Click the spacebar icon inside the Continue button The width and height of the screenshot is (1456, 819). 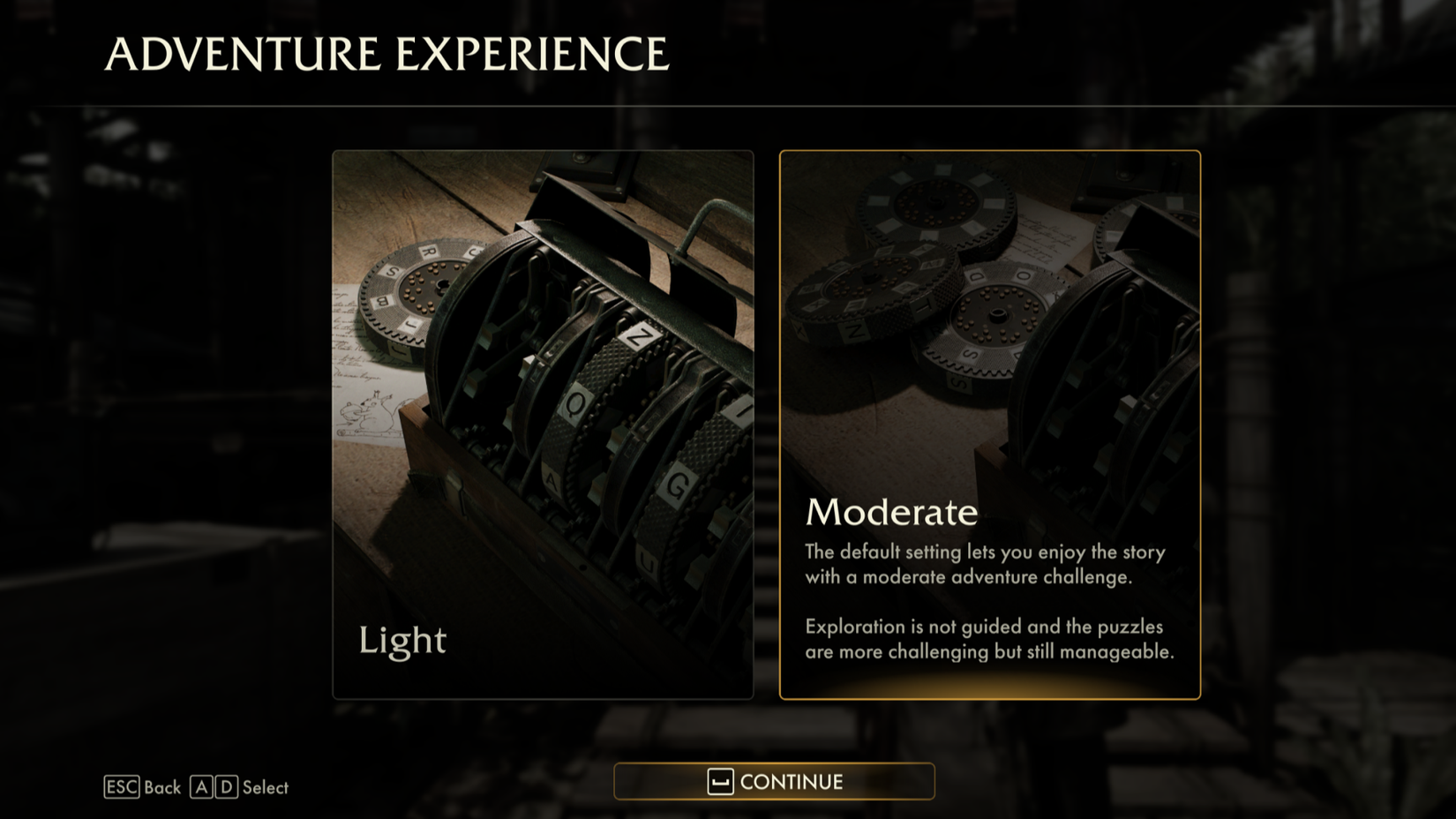(x=719, y=781)
